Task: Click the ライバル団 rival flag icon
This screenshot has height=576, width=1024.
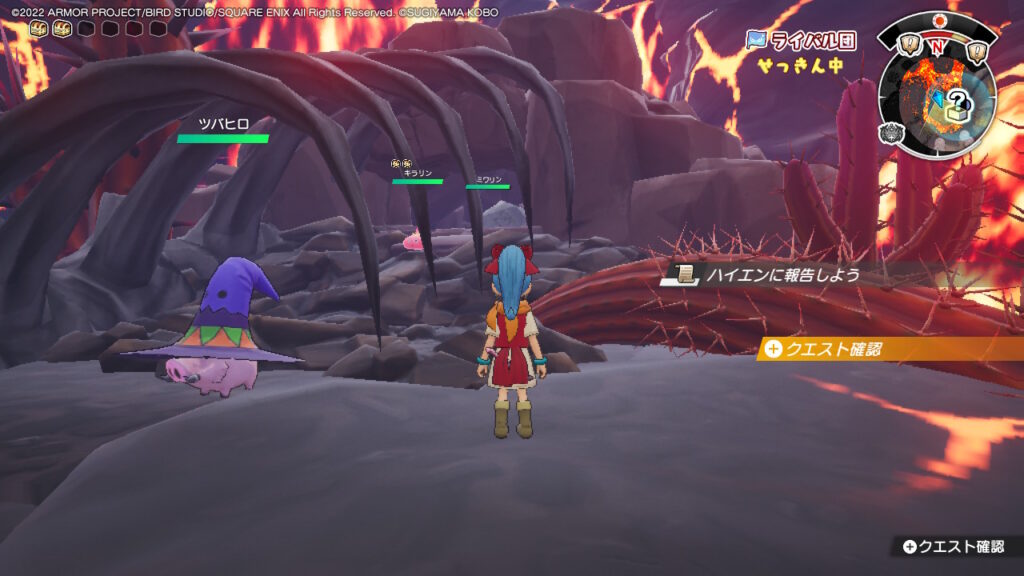Action: (758, 40)
